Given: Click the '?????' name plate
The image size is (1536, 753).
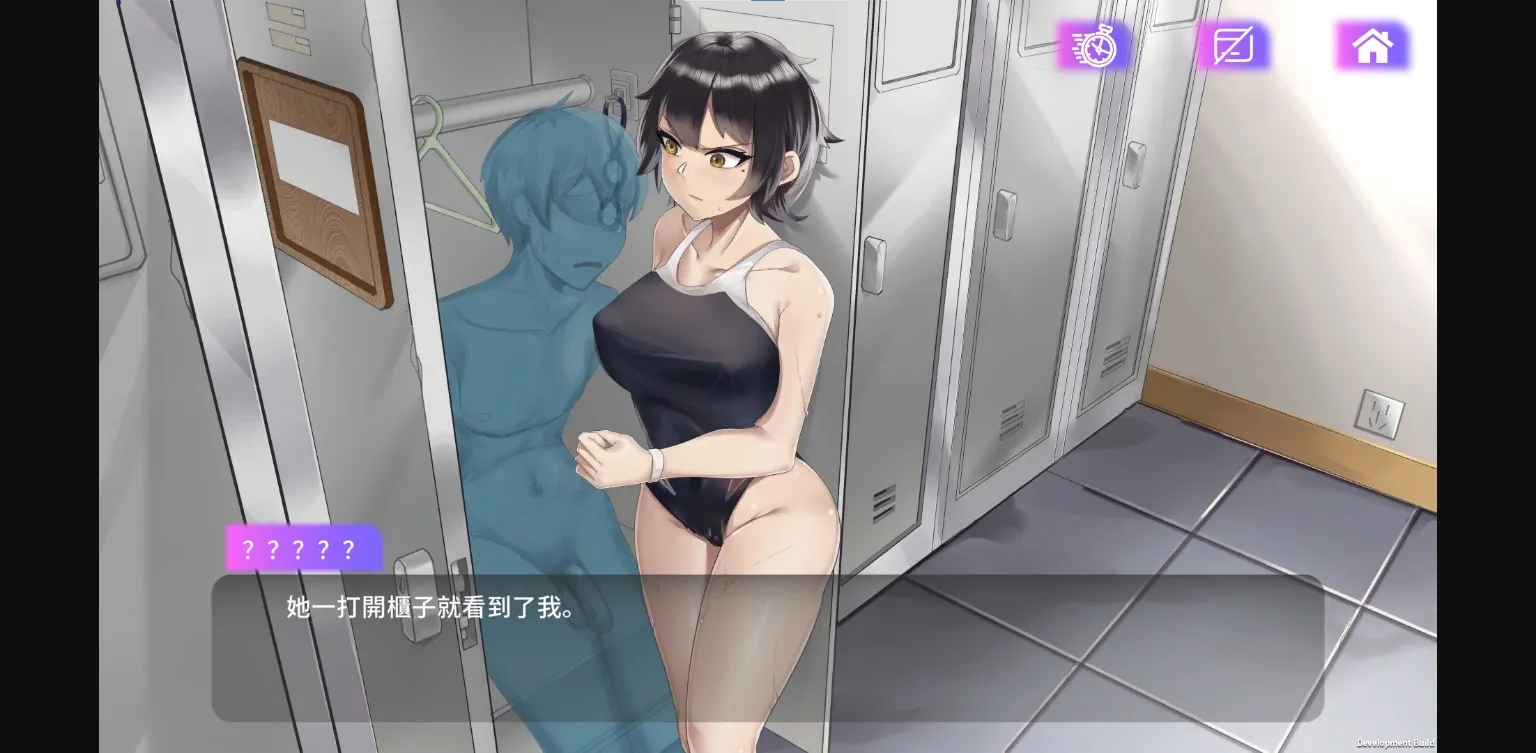Looking at the screenshot, I should pyautogui.click(x=303, y=548).
